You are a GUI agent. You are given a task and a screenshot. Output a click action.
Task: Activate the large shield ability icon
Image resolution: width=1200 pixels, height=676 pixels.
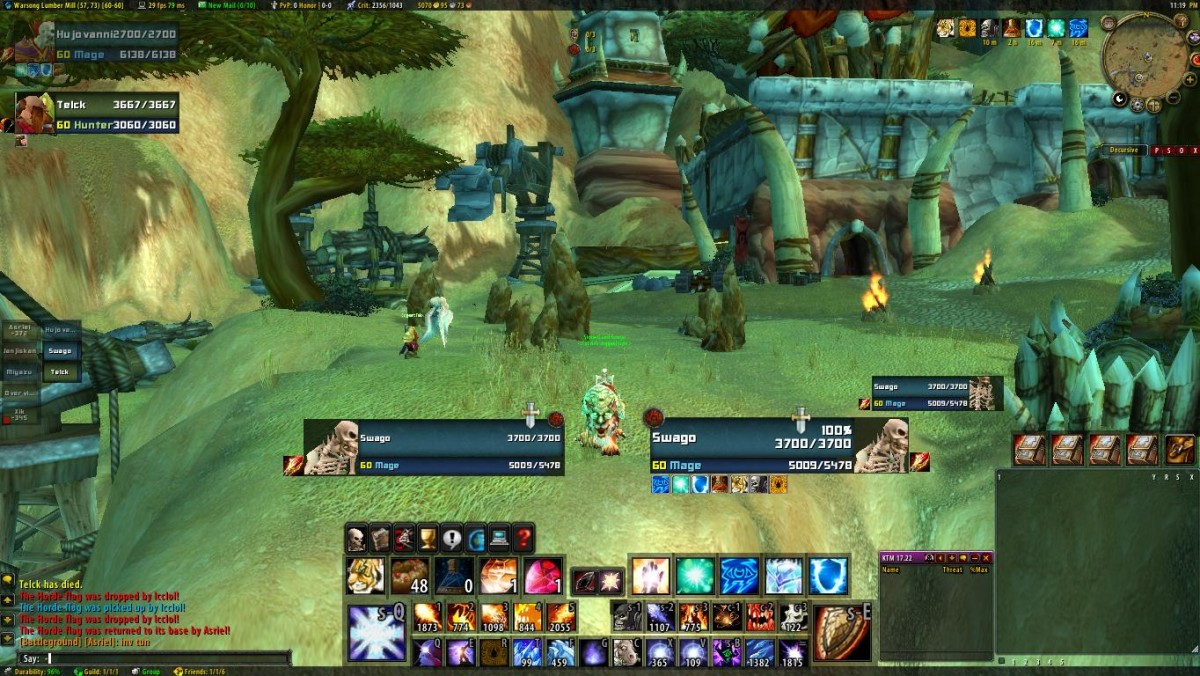(841, 634)
